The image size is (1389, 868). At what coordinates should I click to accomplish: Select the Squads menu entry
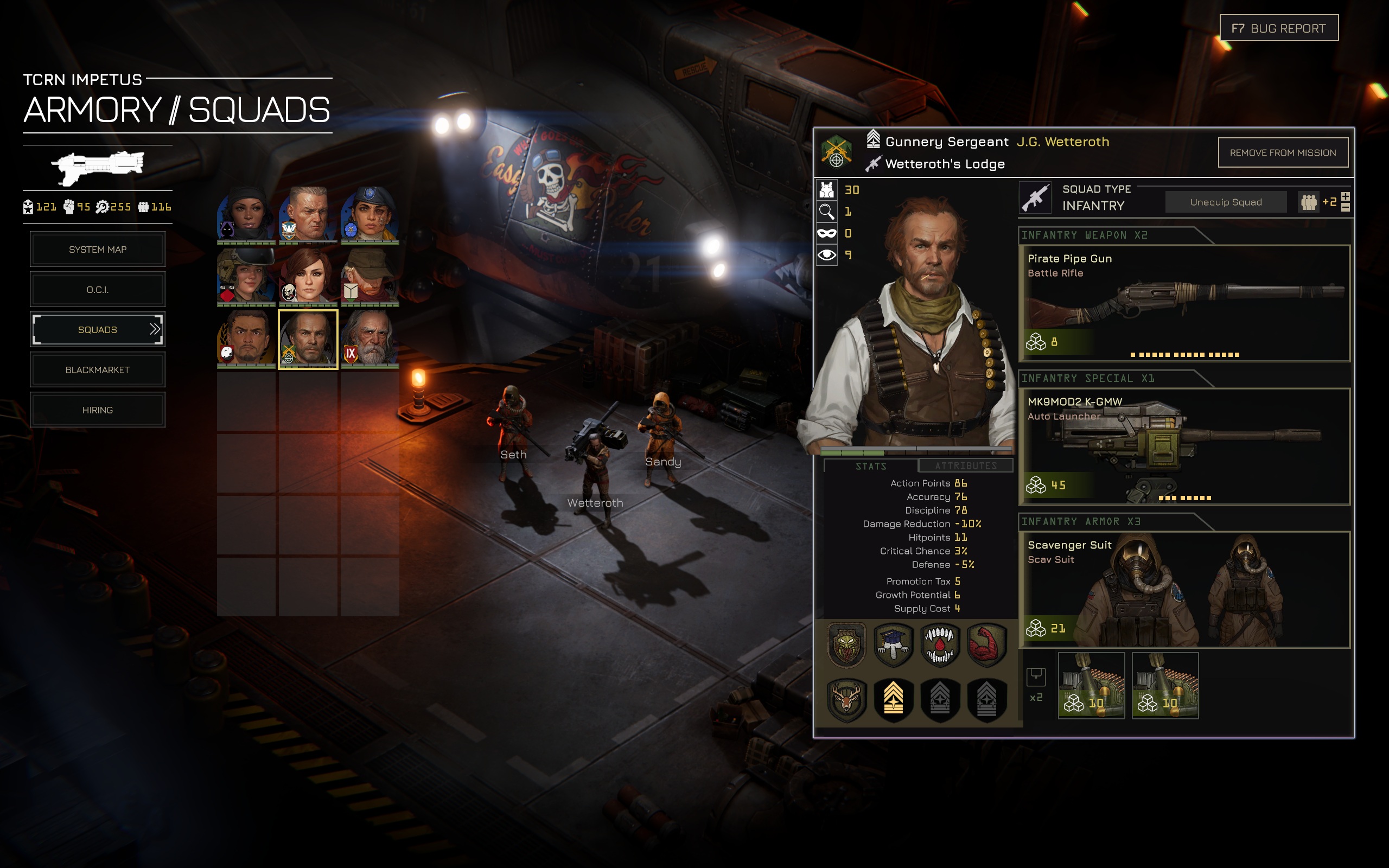(x=98, y=329)
